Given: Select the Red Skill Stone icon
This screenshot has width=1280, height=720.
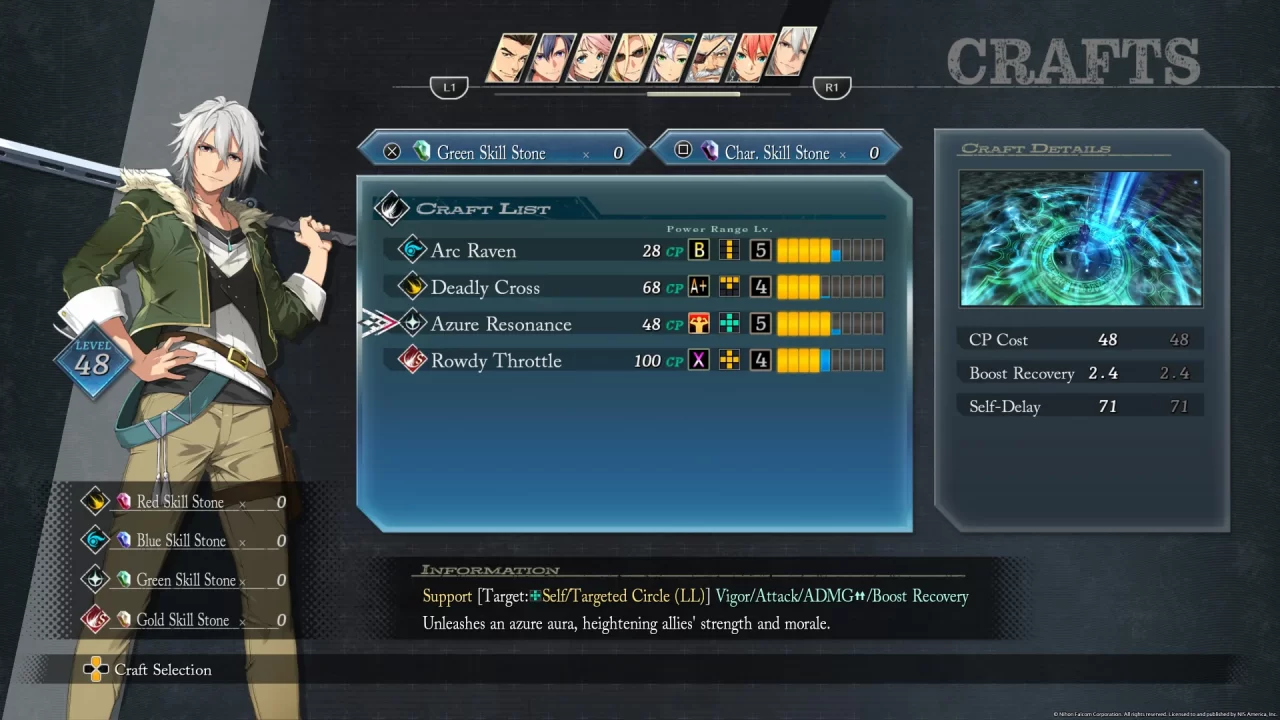Looking at the screenshot, I should coord(122,502).
